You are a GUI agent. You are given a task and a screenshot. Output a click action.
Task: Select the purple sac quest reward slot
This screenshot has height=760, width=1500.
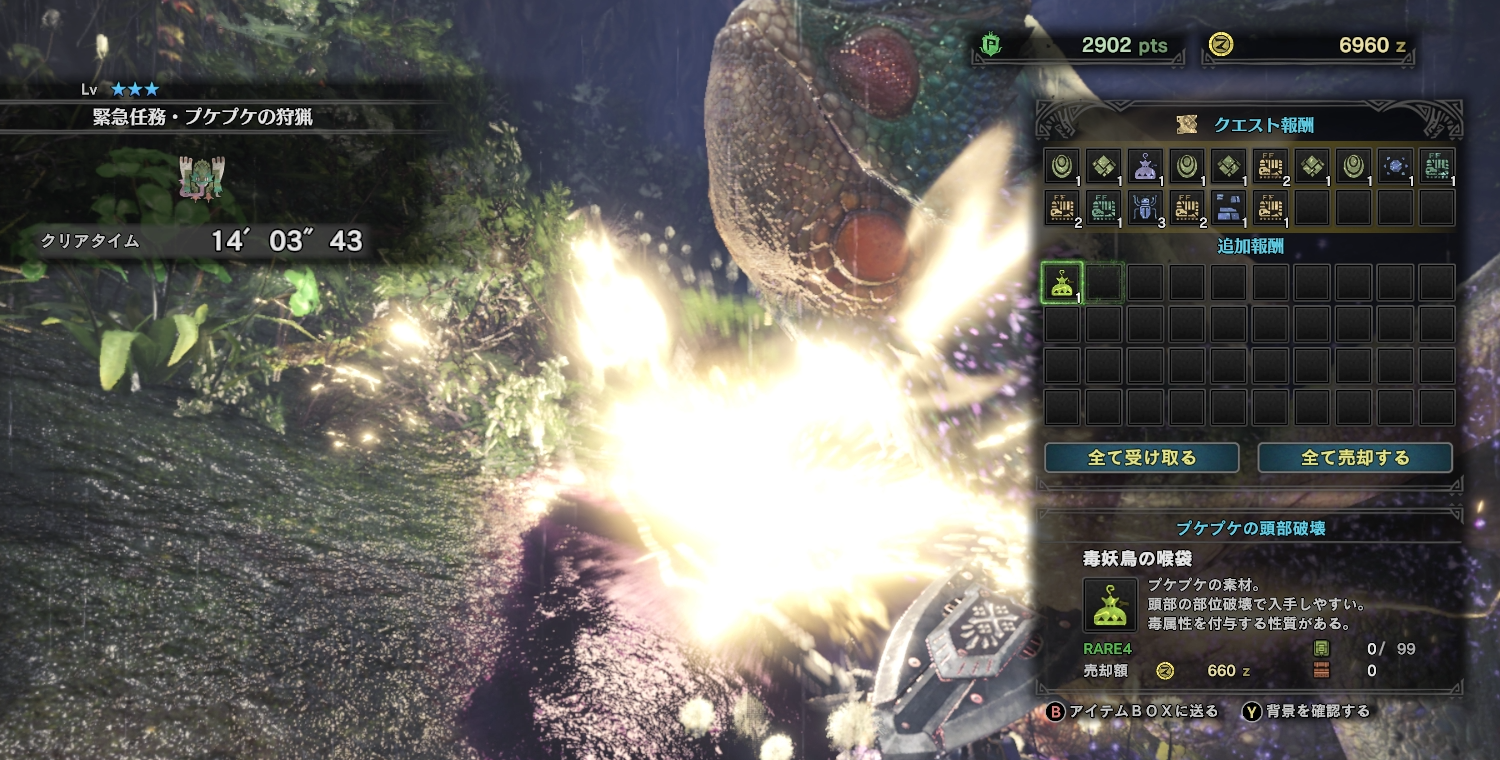[x=1144, y=165]
